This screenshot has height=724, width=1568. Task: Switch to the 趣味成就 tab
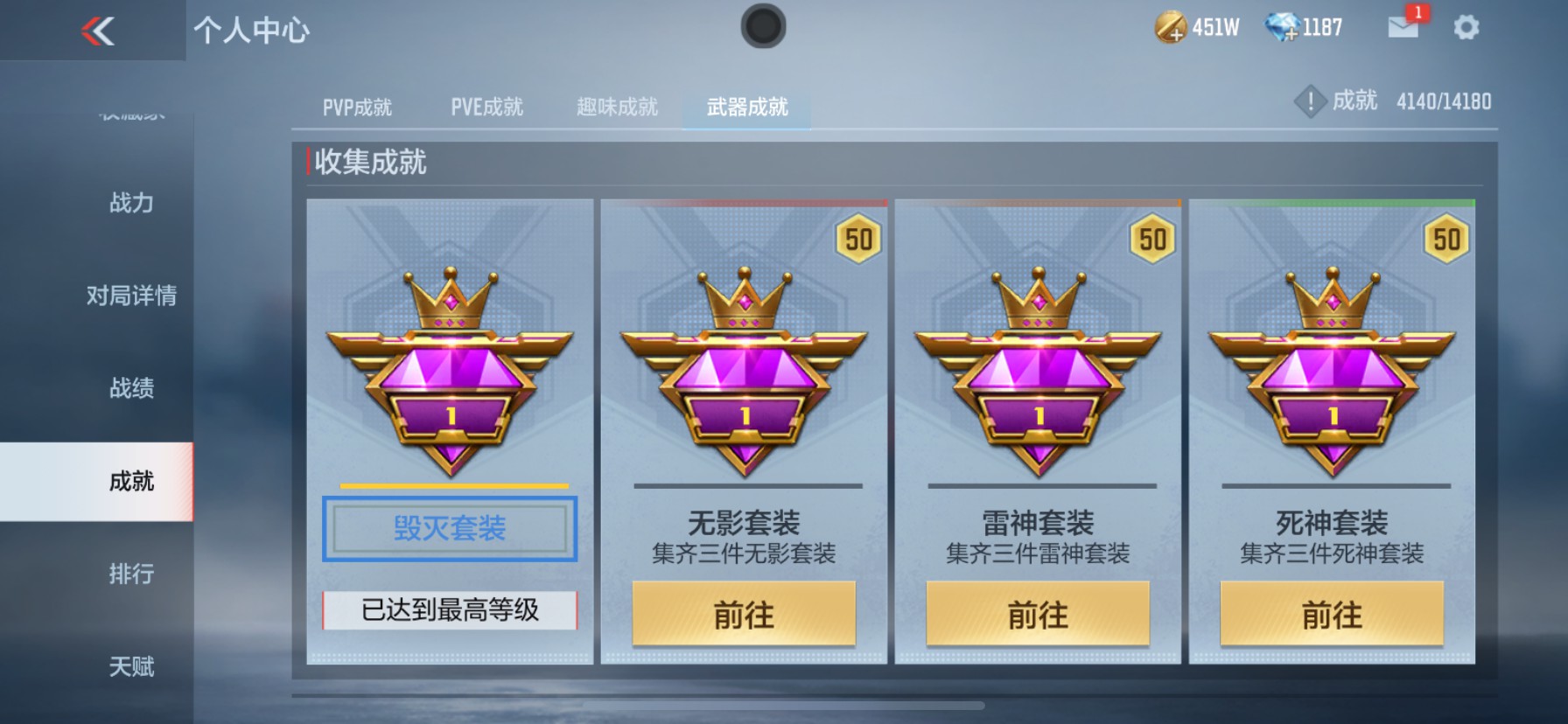coord(616,107)
